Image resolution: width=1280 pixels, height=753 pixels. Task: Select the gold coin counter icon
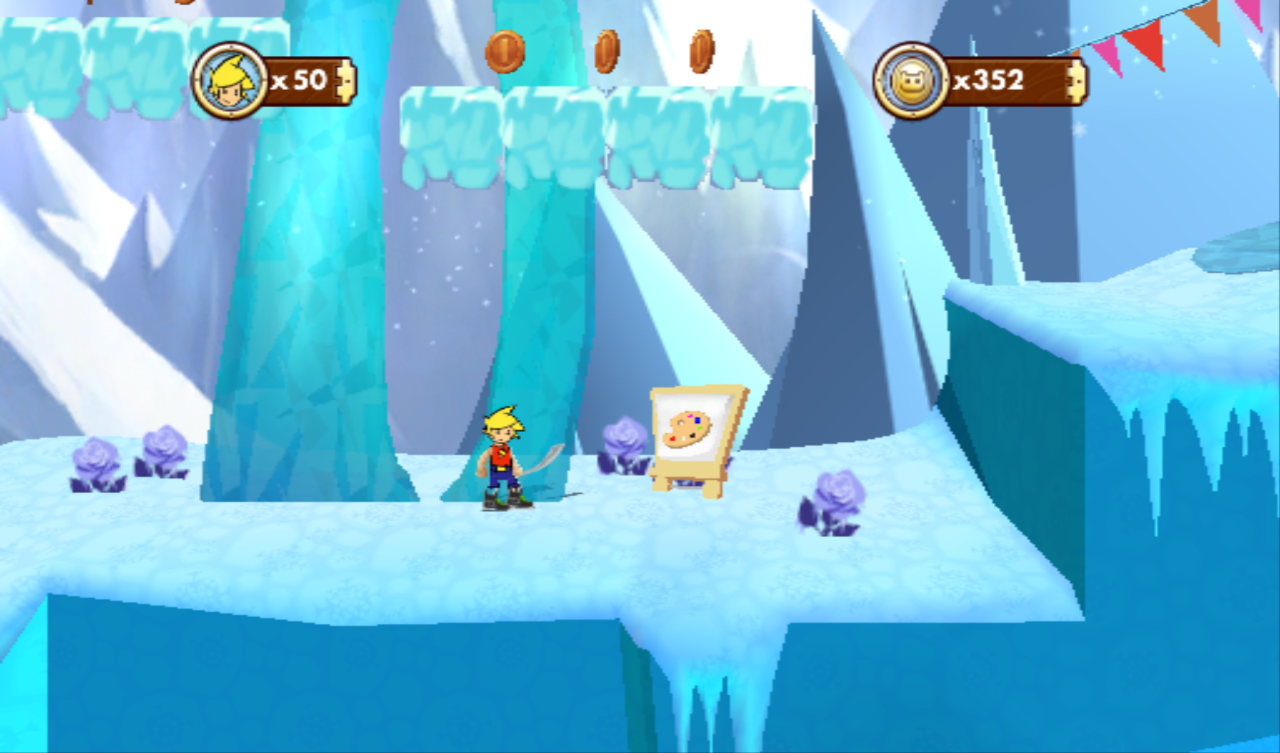[911, 81]
